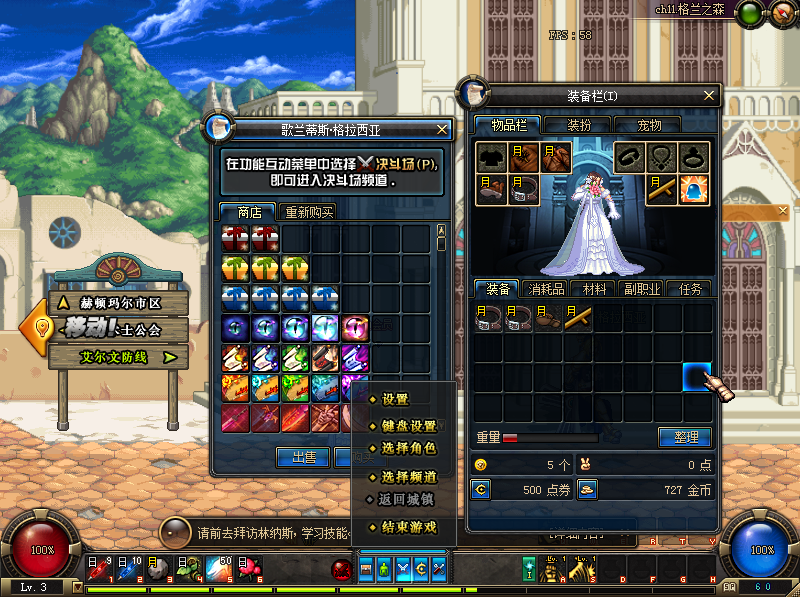
Task: View the 任务 items tab
Action: point(691,289)
